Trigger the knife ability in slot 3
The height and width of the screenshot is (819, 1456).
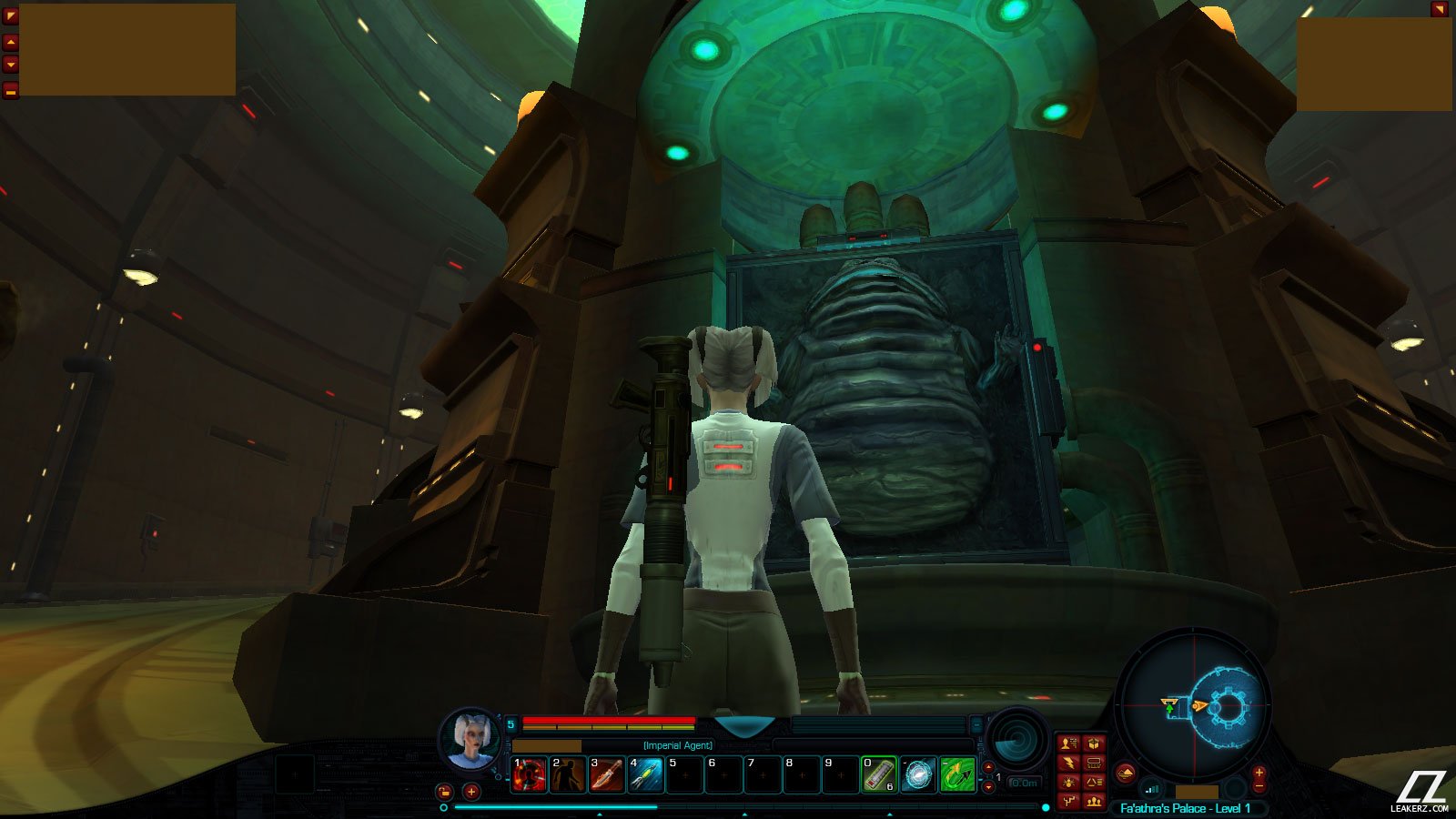point(607,775)
